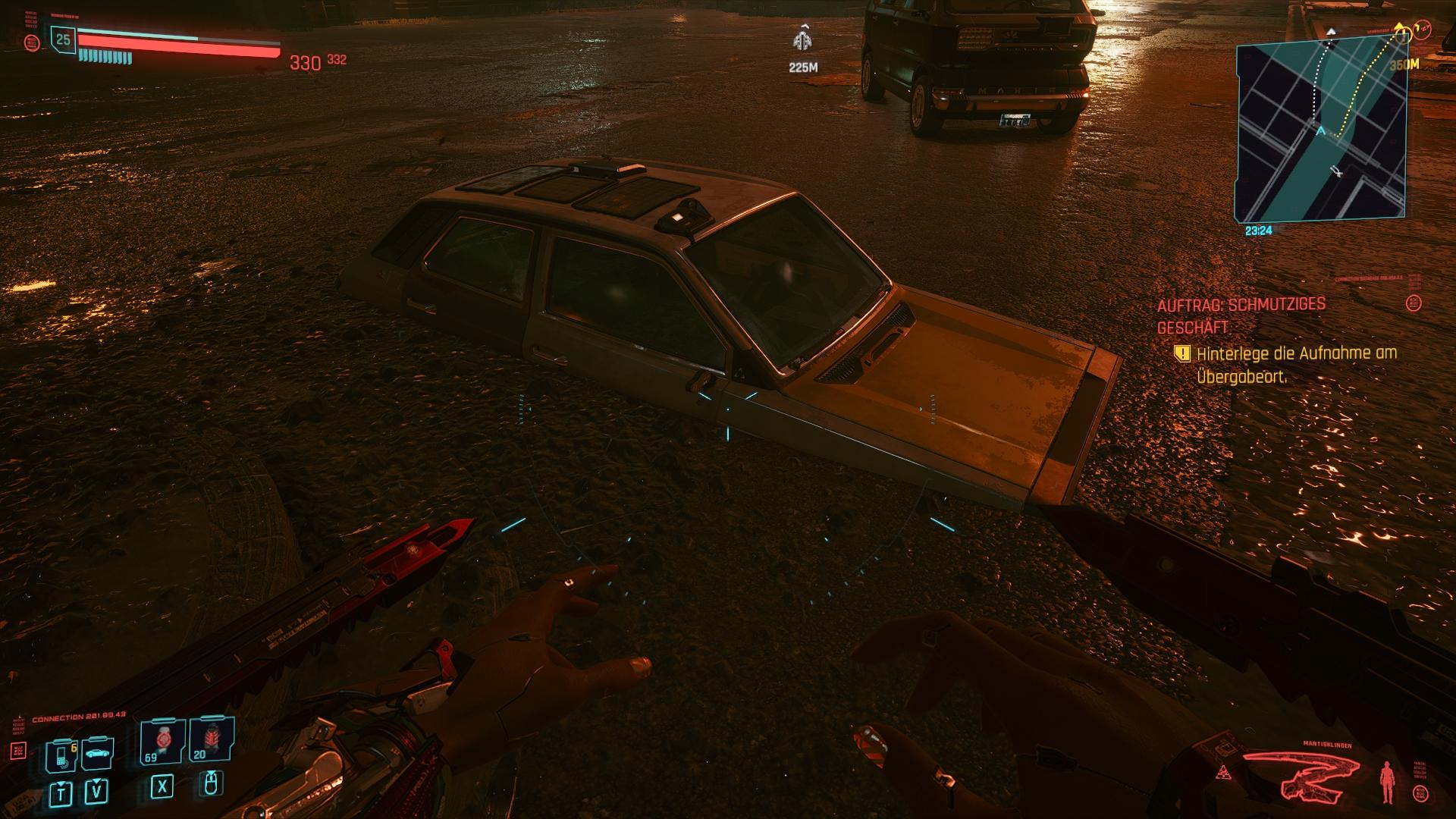This screenshot has height=819, width=1456.
Task: Click the vehicle summon car icon
Action: click(98, 755)
